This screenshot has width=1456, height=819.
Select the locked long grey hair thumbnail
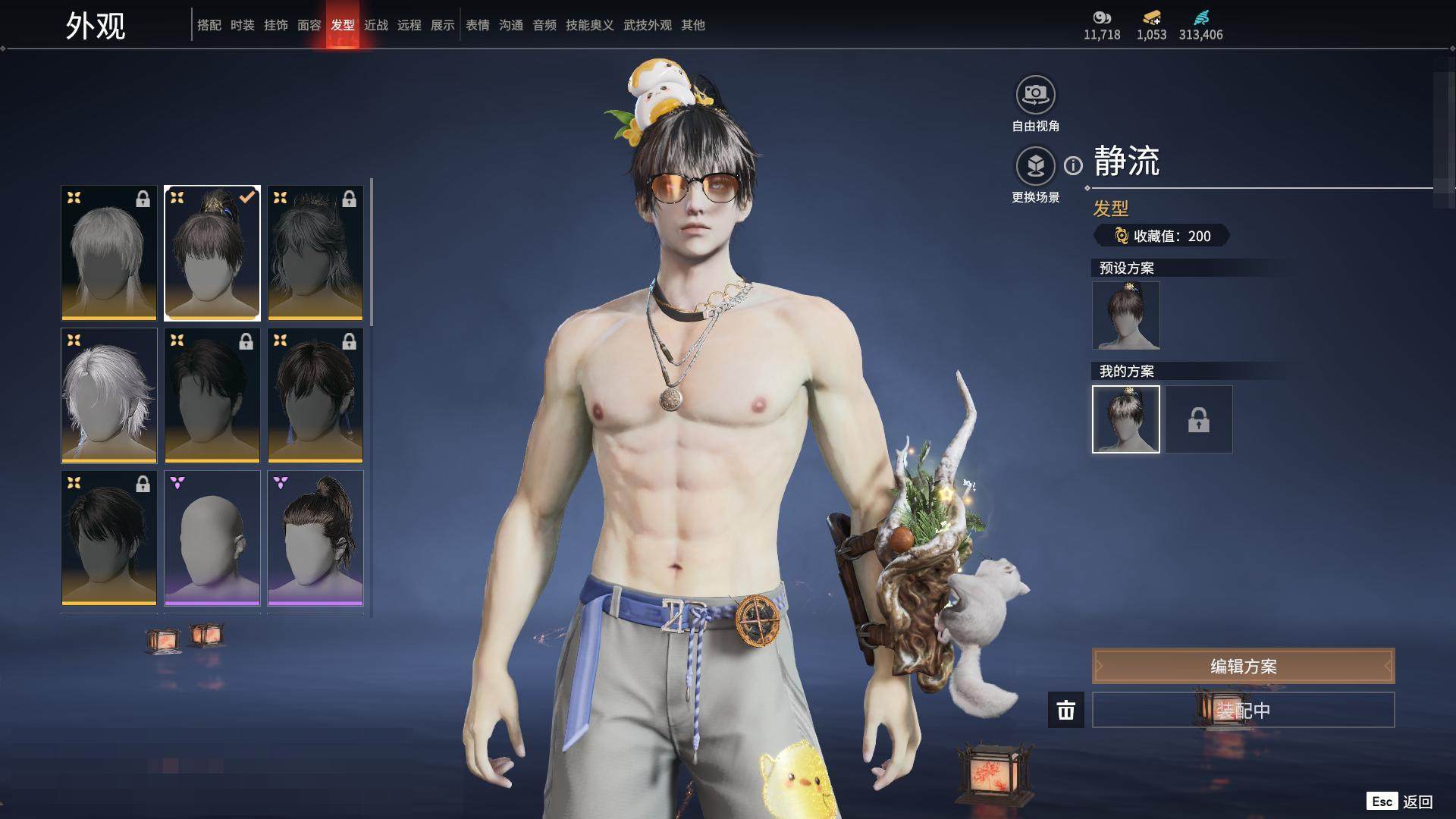tap(109, 253)
